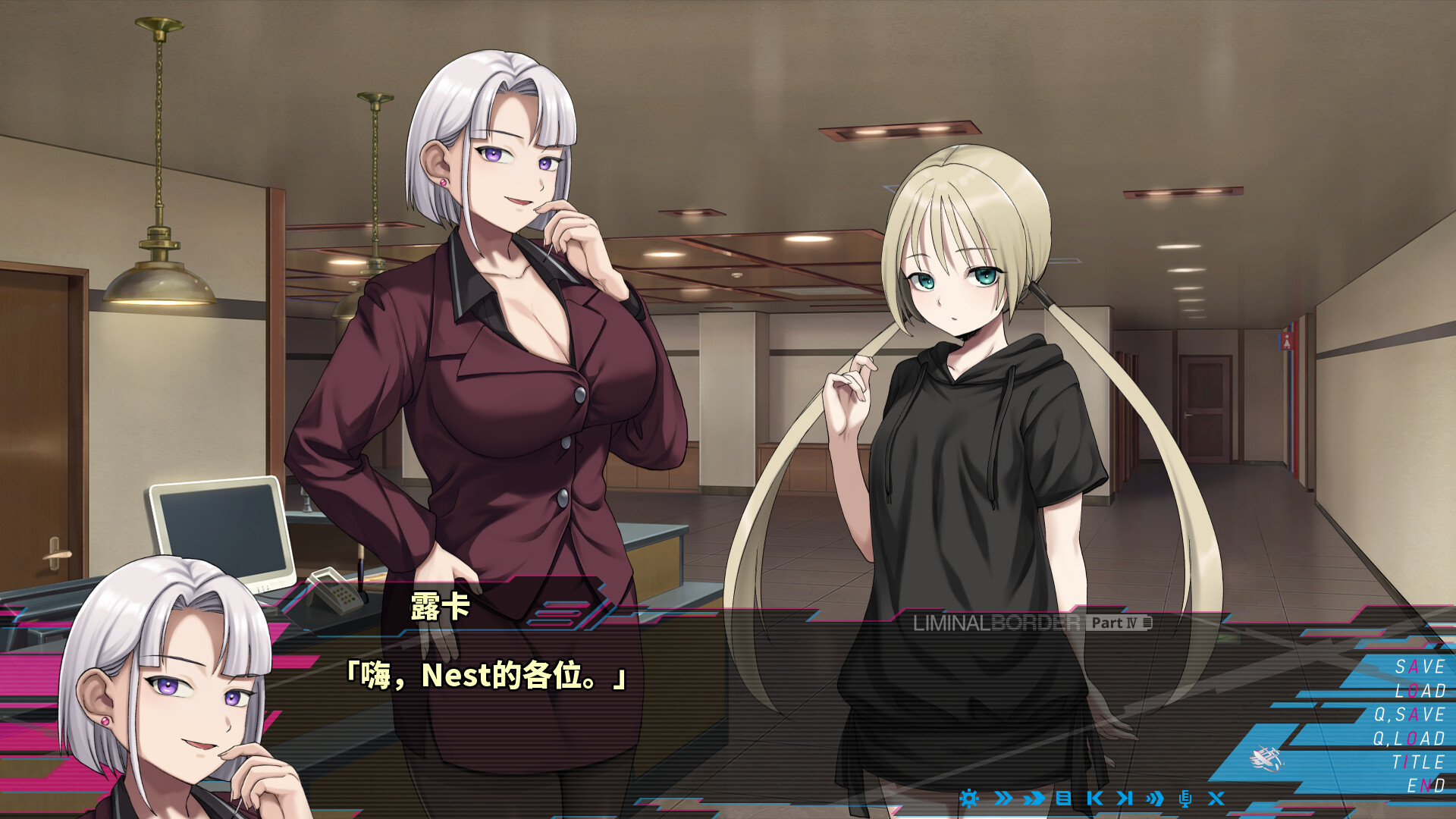The image size is (1456, 819).
Task: Toggle force-skip with the second arrow icon
Action: click(x=1033, y=798)
